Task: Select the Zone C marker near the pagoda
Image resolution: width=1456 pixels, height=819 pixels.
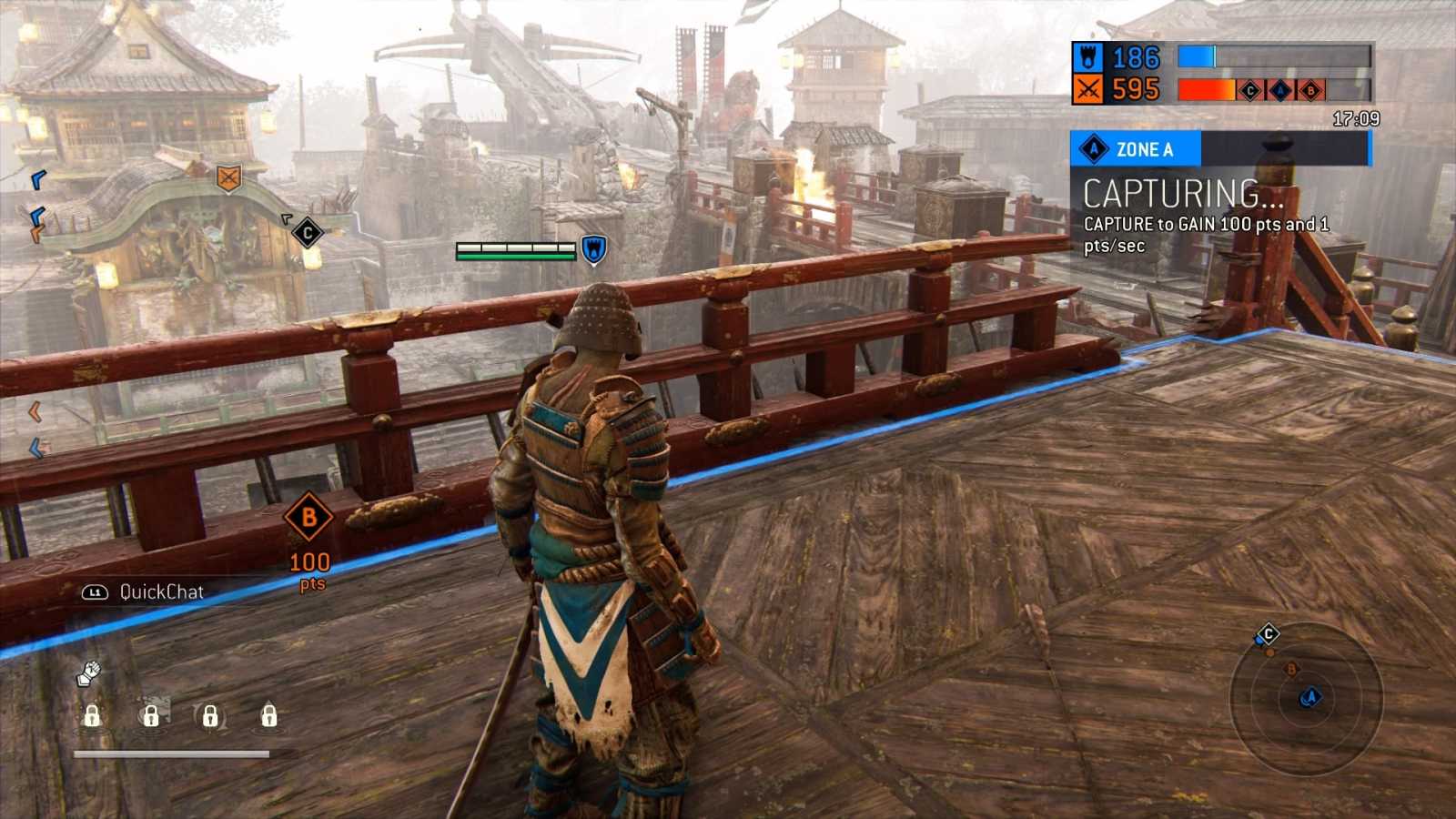Action: (307, 233)
